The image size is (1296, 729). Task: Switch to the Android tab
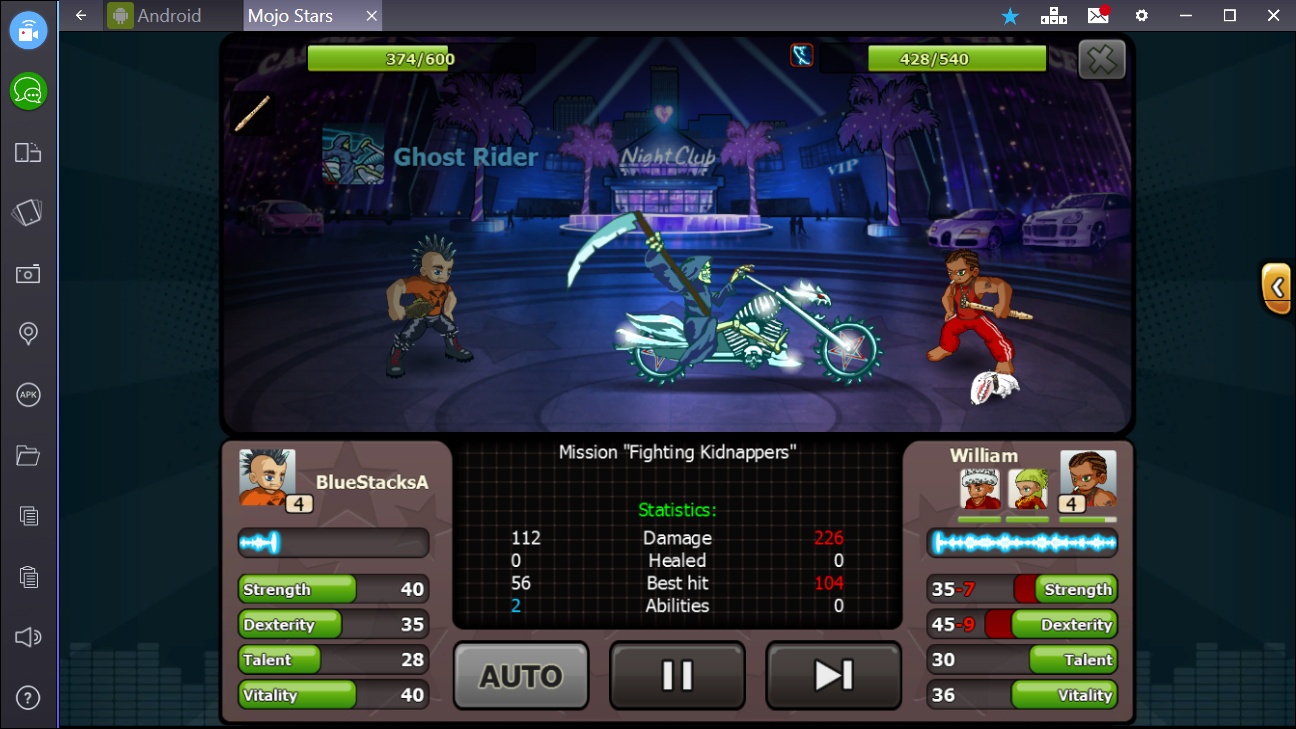tap(170, 16)
